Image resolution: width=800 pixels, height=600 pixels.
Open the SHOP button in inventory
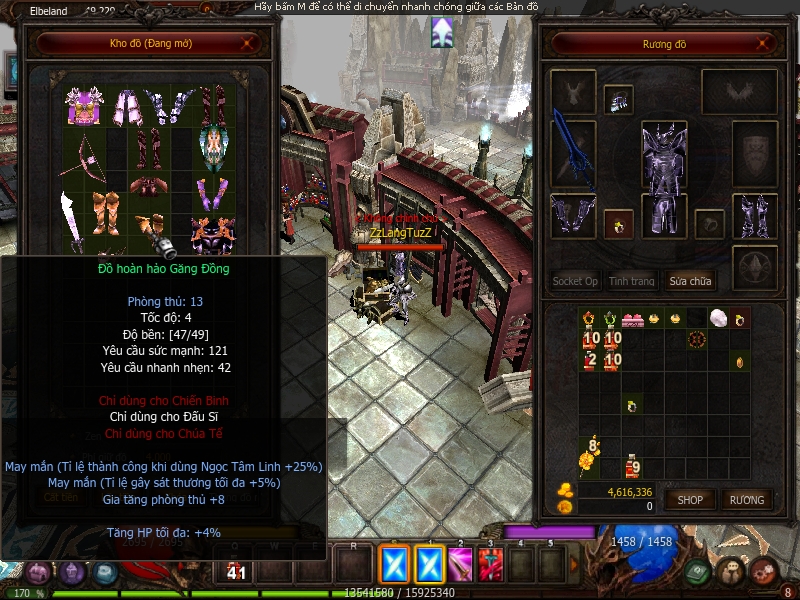coord(691,499)
